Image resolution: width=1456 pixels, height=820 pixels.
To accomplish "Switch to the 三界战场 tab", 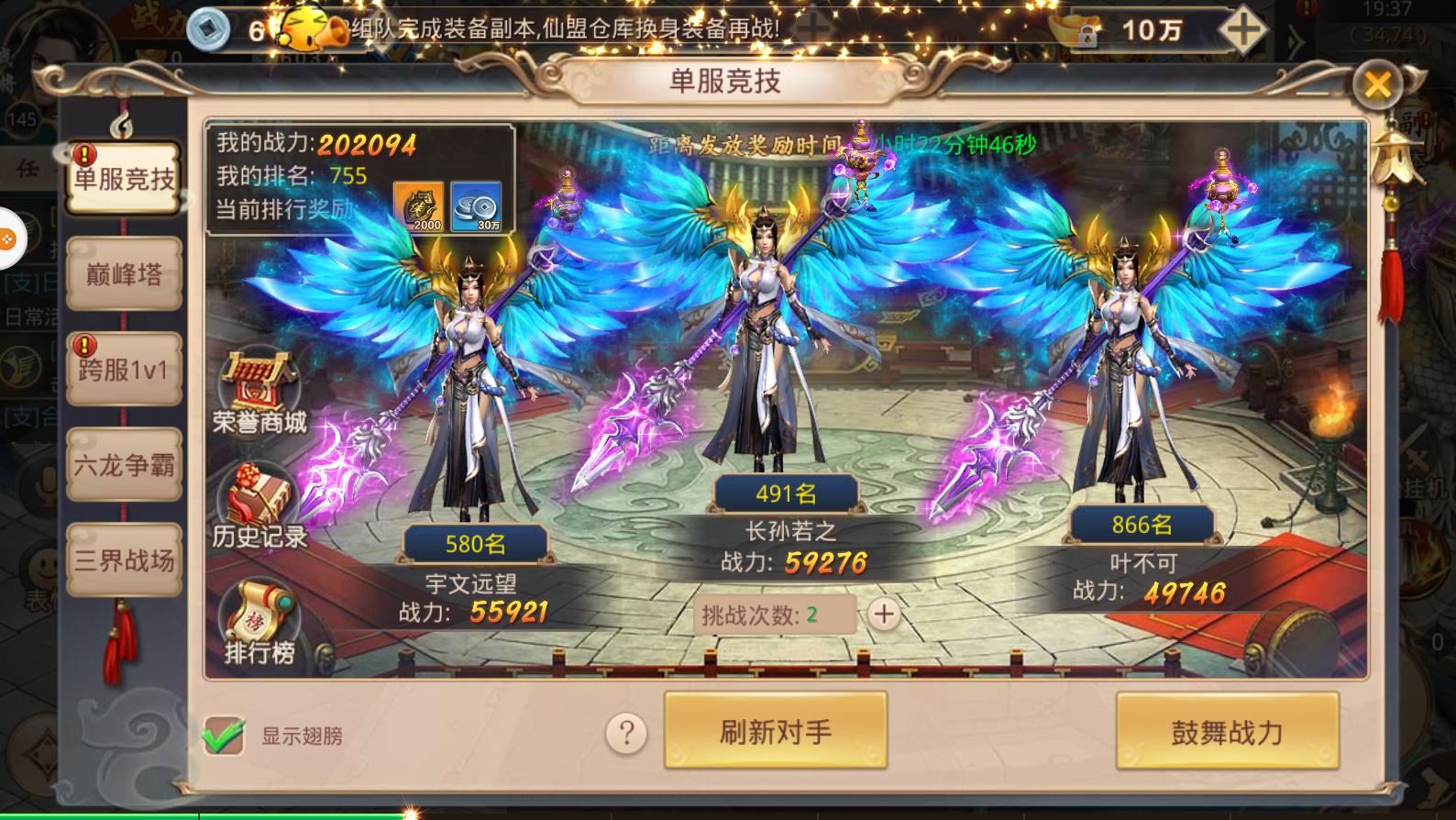I will [x=122, y=560].
